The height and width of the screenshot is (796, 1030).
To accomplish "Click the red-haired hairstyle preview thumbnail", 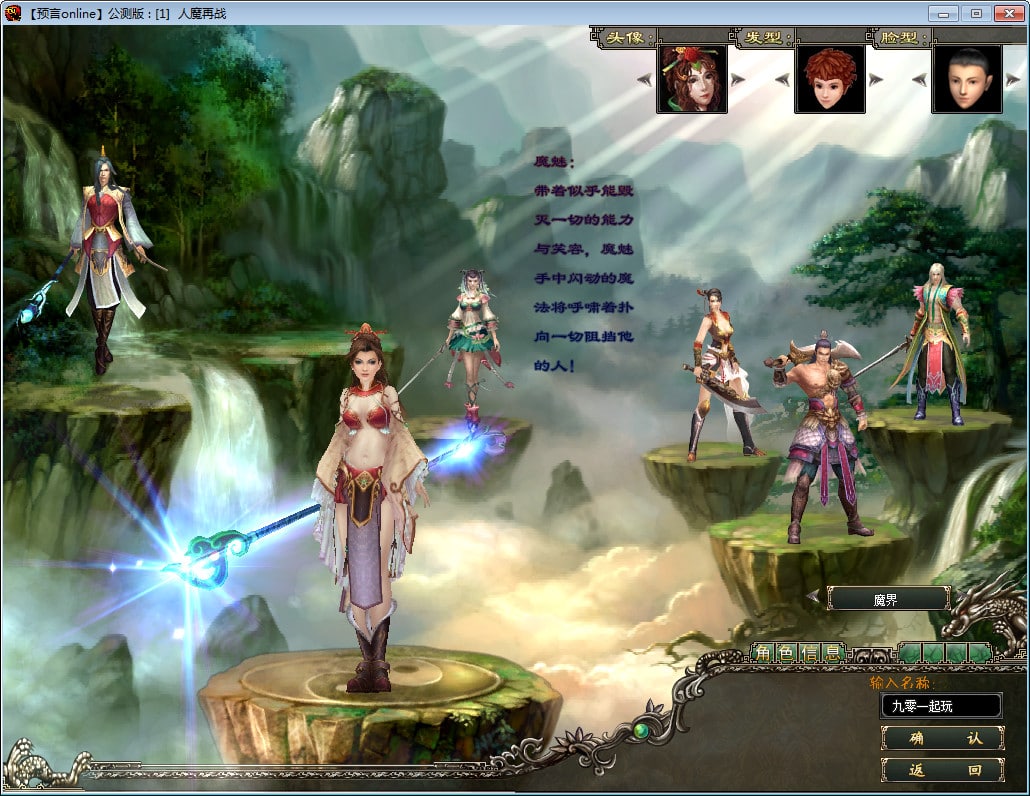I will (830, 79).
